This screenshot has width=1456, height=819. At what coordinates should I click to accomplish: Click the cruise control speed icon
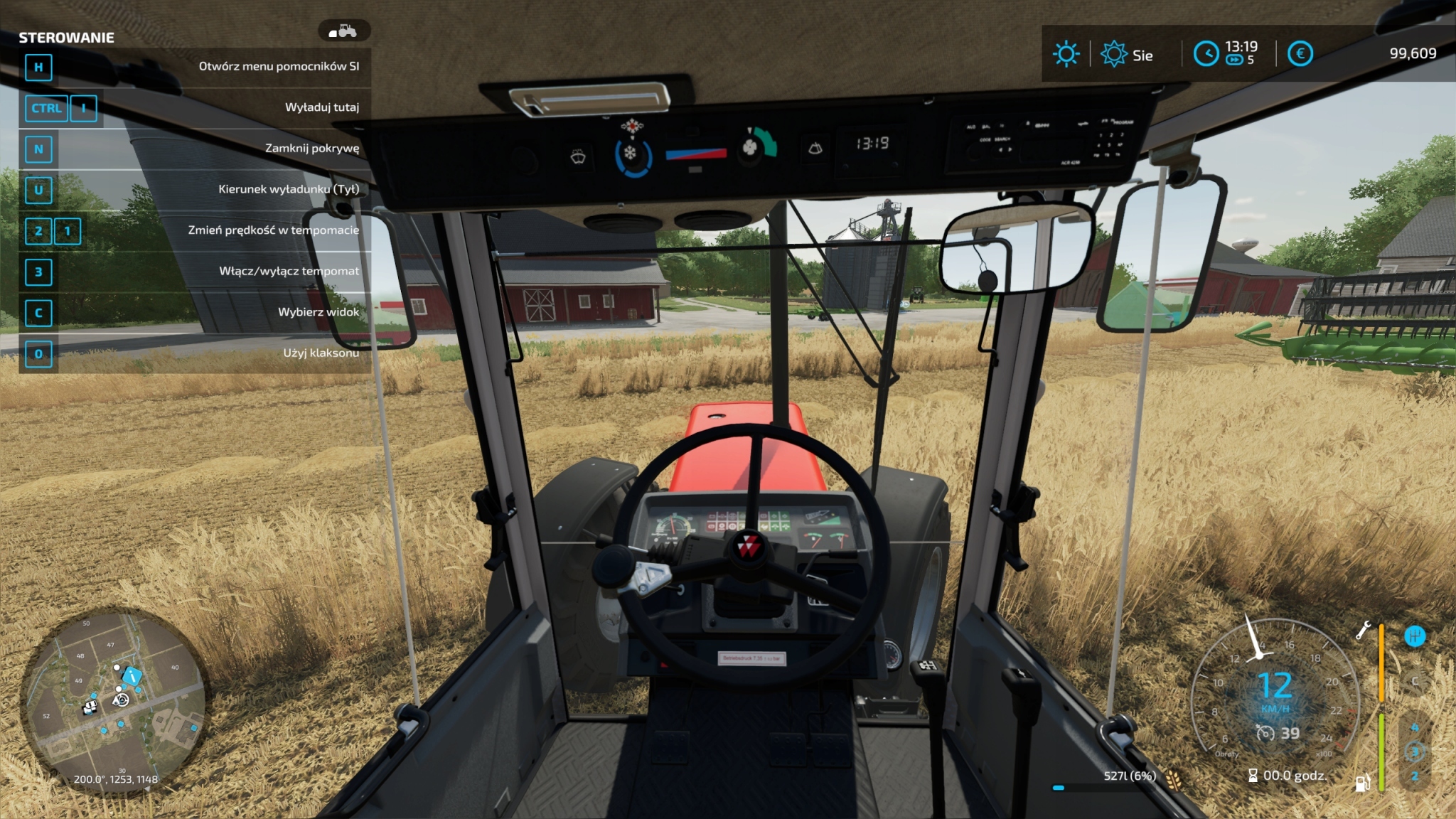point(1265,733)
